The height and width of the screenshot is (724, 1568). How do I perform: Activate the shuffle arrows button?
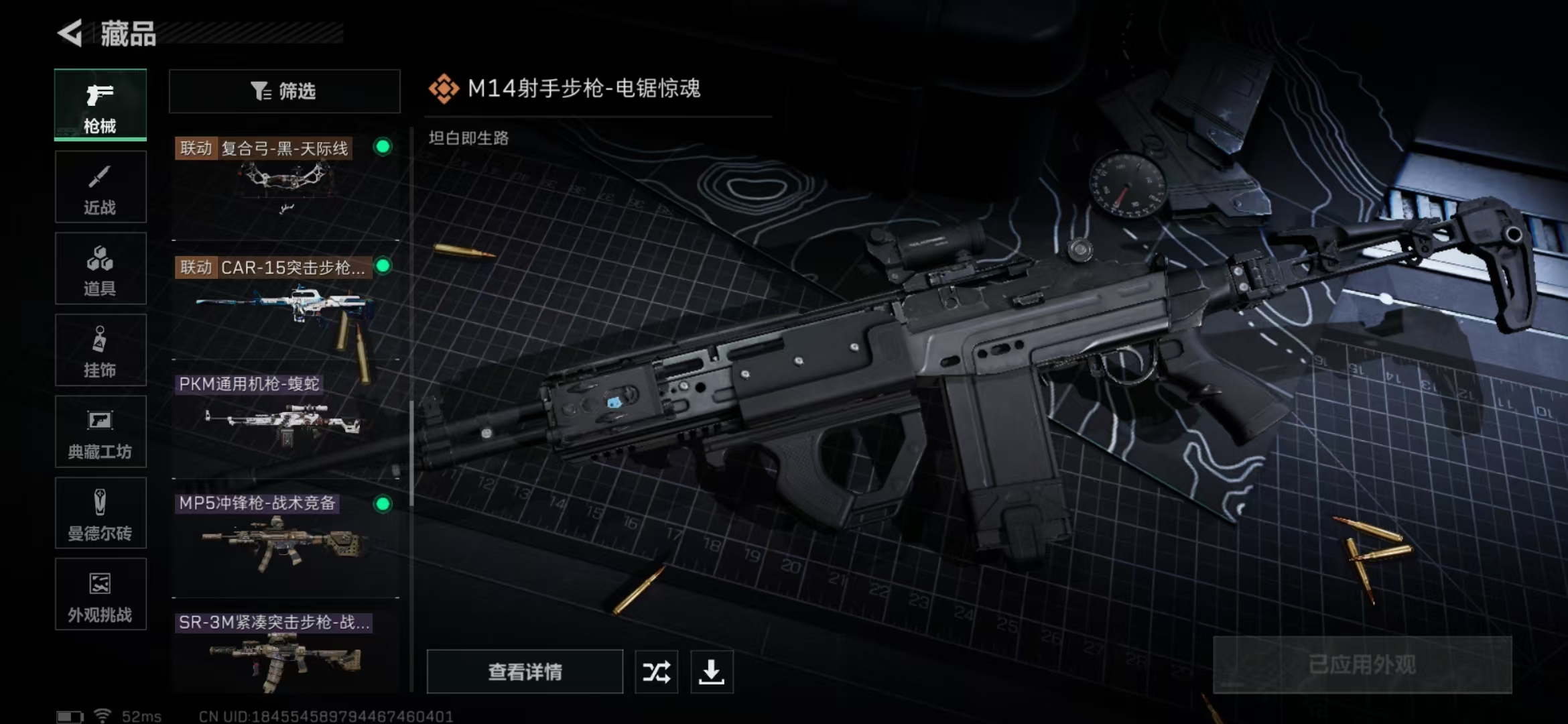(656, 672)
